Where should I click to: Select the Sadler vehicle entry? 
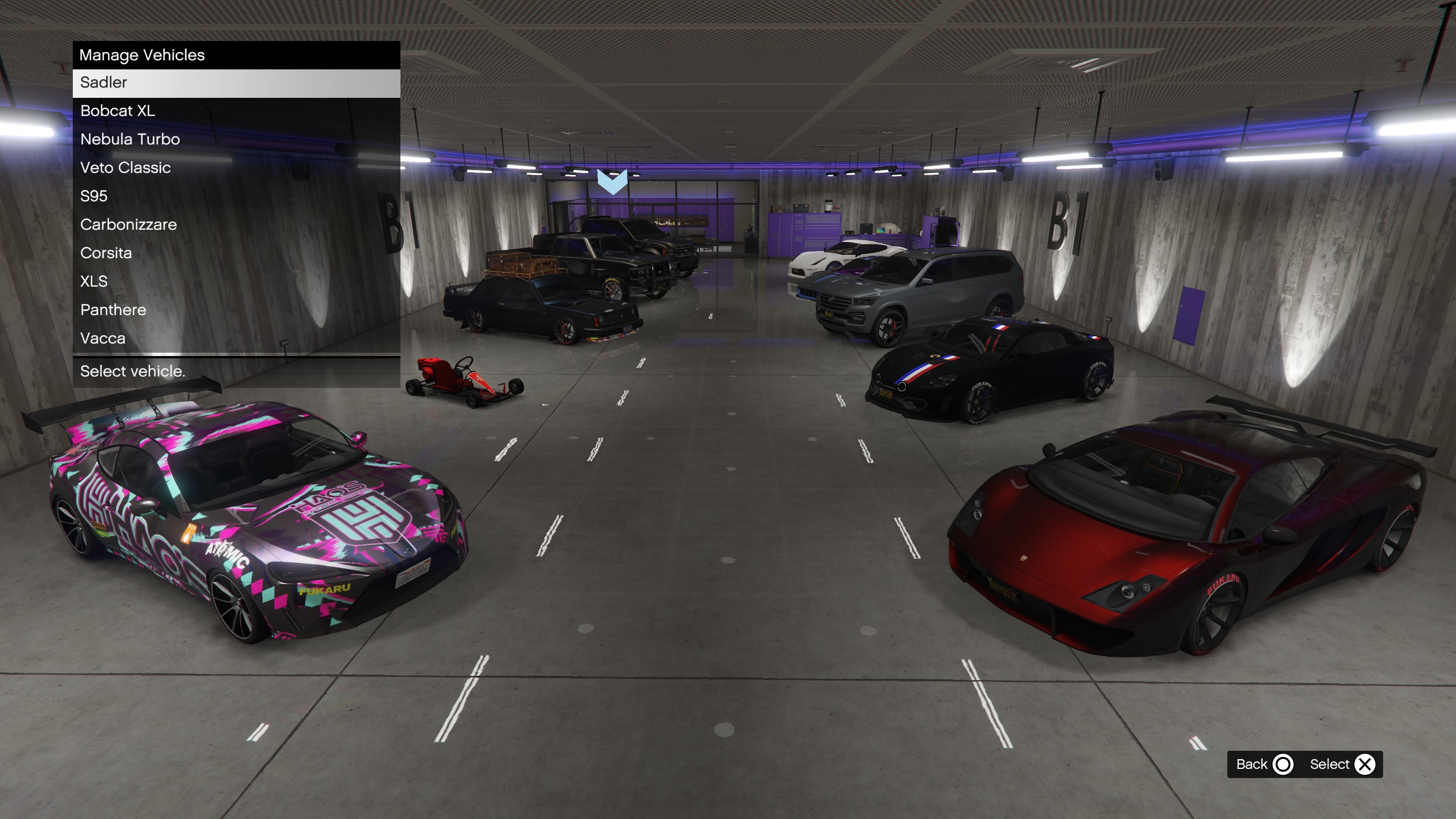(236, 83)
